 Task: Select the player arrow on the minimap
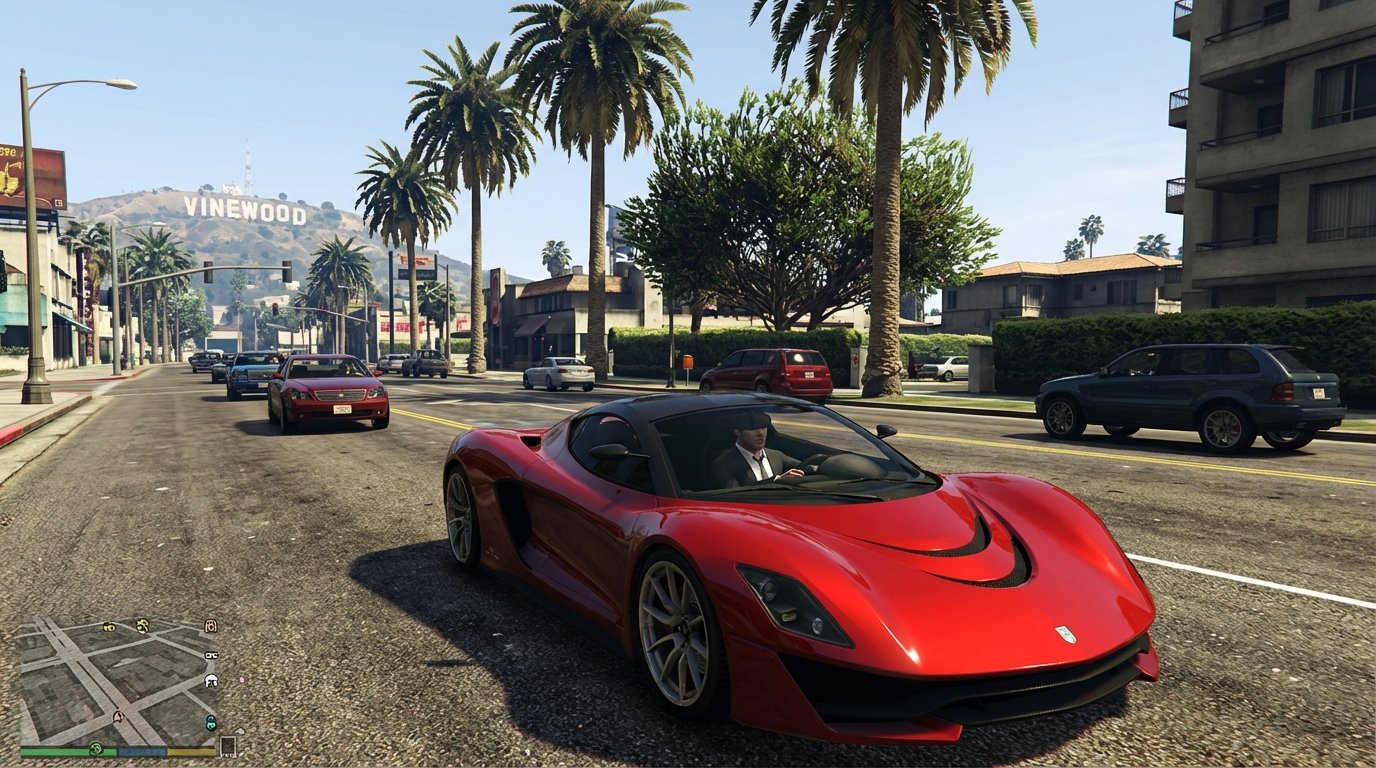[118, 716]
